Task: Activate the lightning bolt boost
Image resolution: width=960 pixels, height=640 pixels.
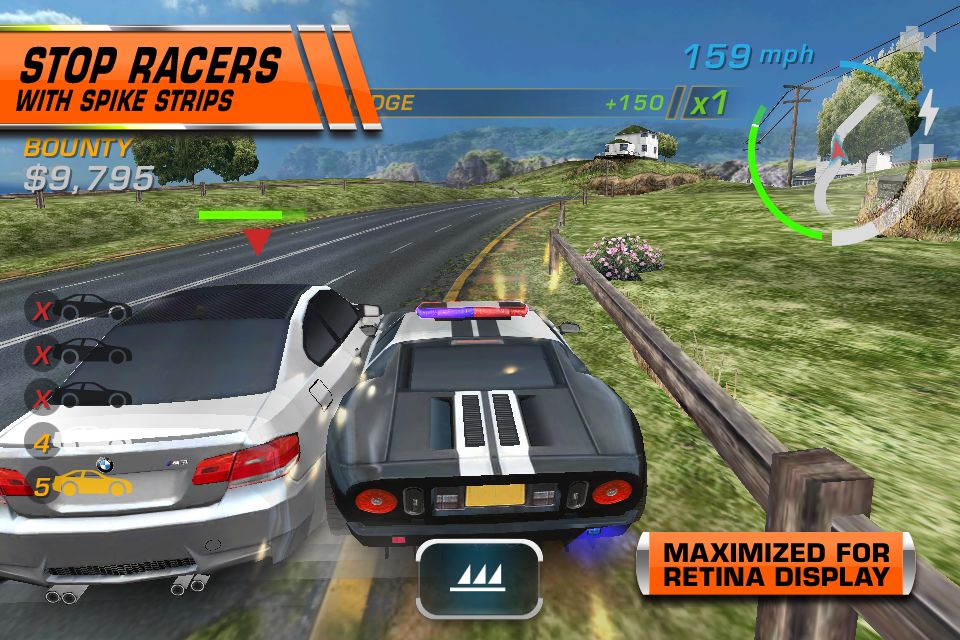Action: (x=929, y=111)
